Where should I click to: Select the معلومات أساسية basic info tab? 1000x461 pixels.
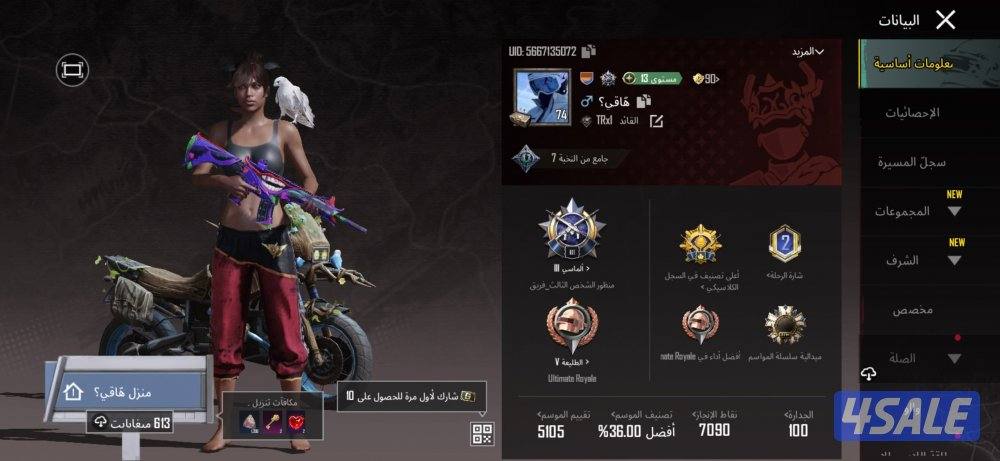[911, 64]
